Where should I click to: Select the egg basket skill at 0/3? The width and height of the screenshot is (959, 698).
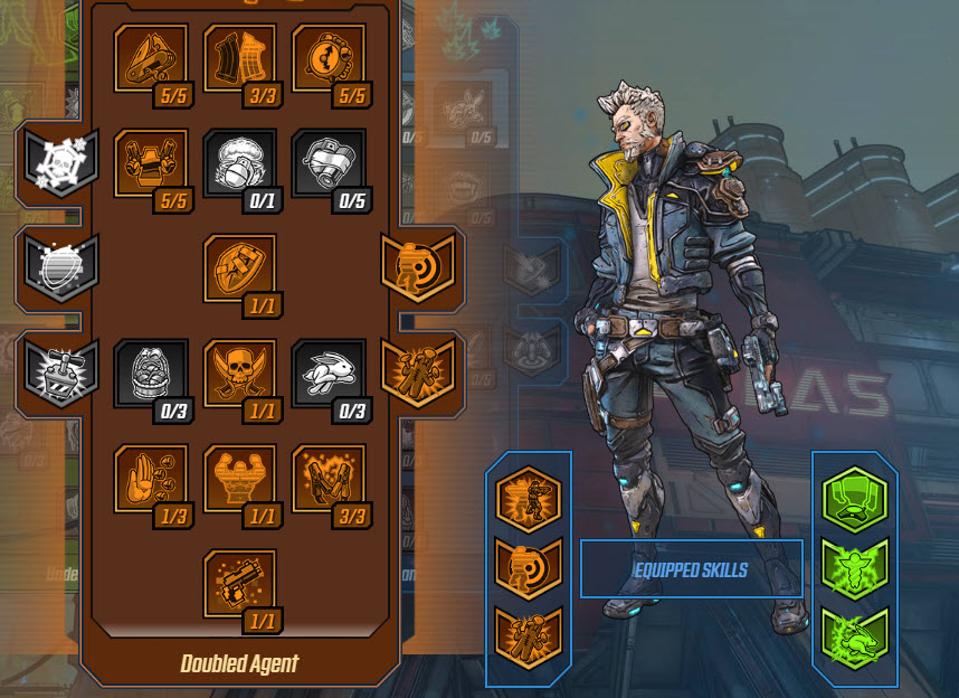[151, 373]
